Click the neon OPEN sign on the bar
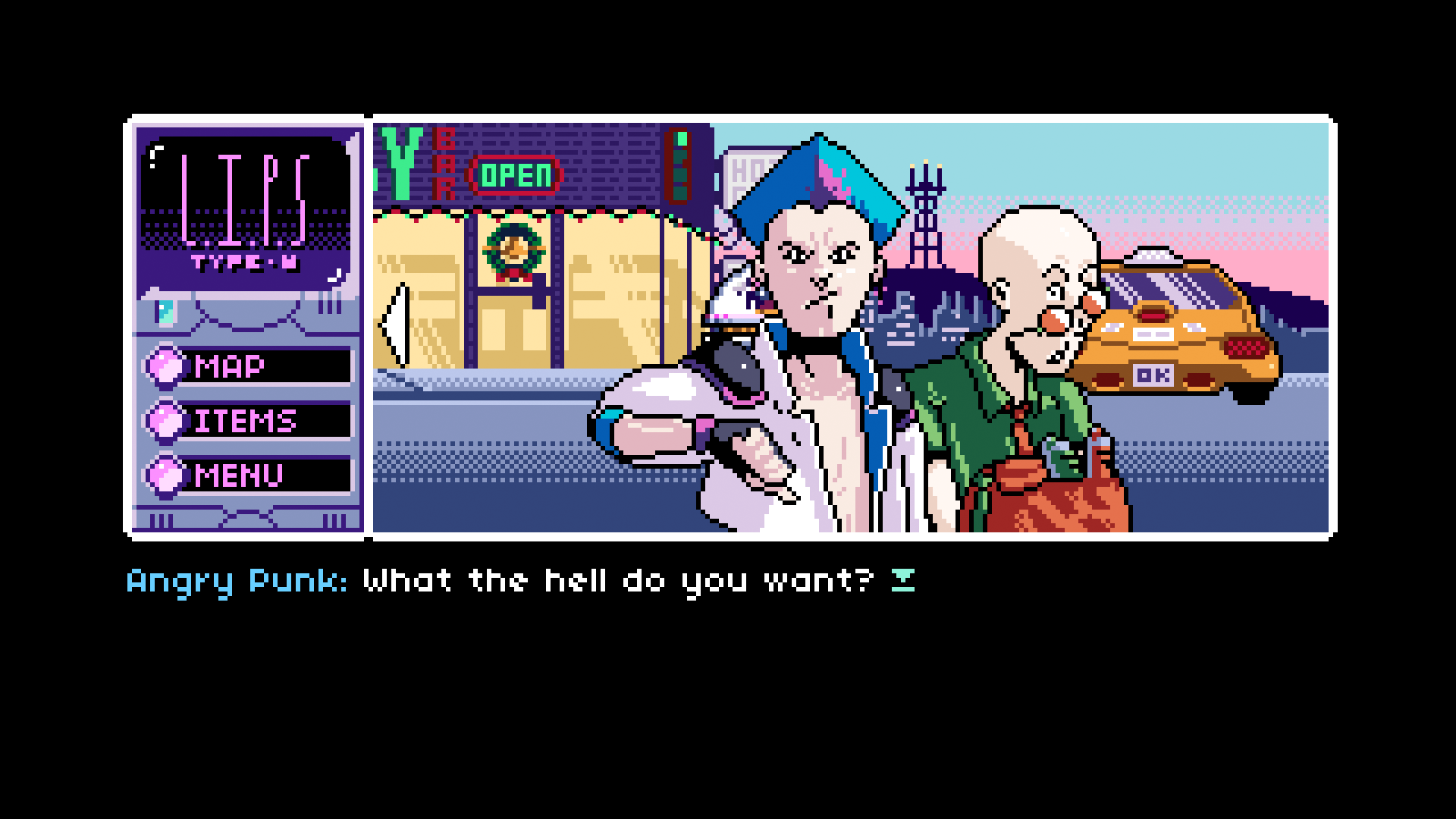 pyautogui.click(x=513, y=176)
